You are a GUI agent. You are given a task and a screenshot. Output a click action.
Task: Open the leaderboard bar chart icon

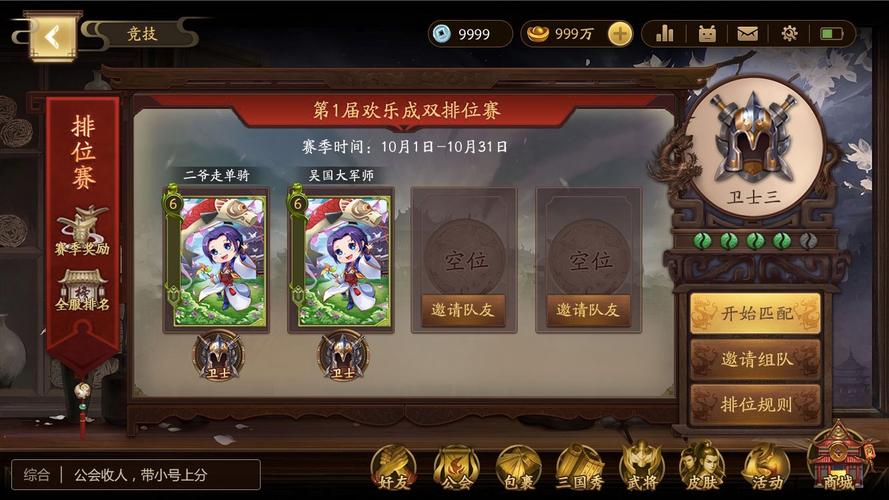[665, 34]
